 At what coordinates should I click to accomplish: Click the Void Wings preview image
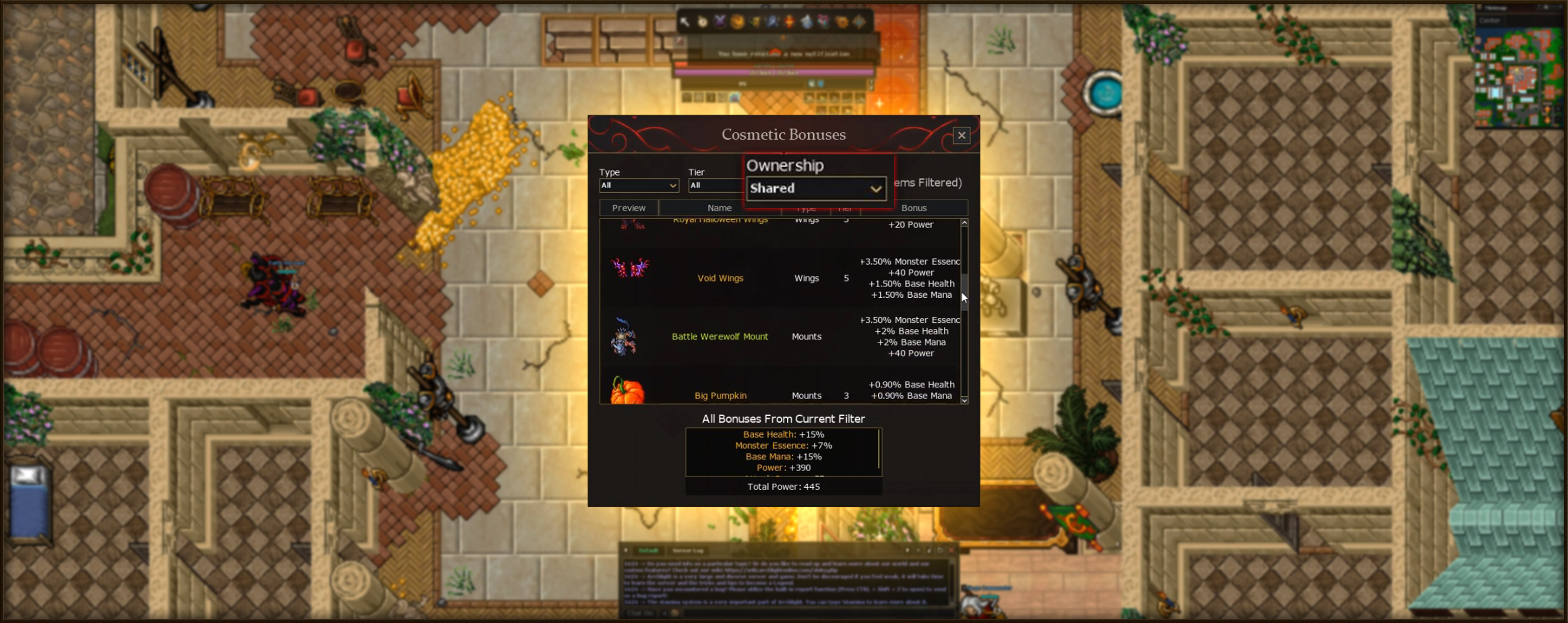(x=629, y=269)
